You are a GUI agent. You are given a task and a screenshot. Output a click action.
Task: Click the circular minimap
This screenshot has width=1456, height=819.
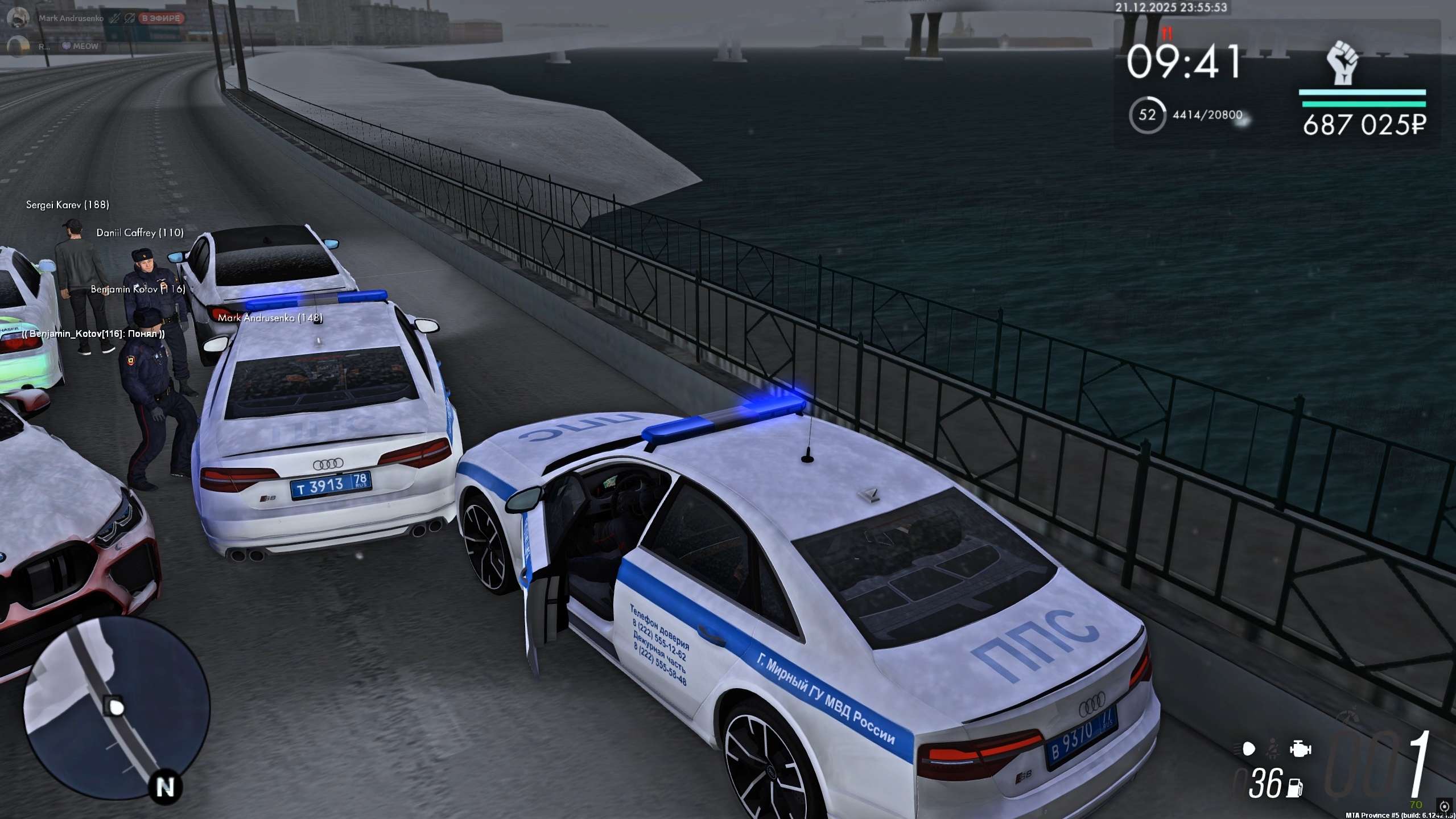(117, 709)
